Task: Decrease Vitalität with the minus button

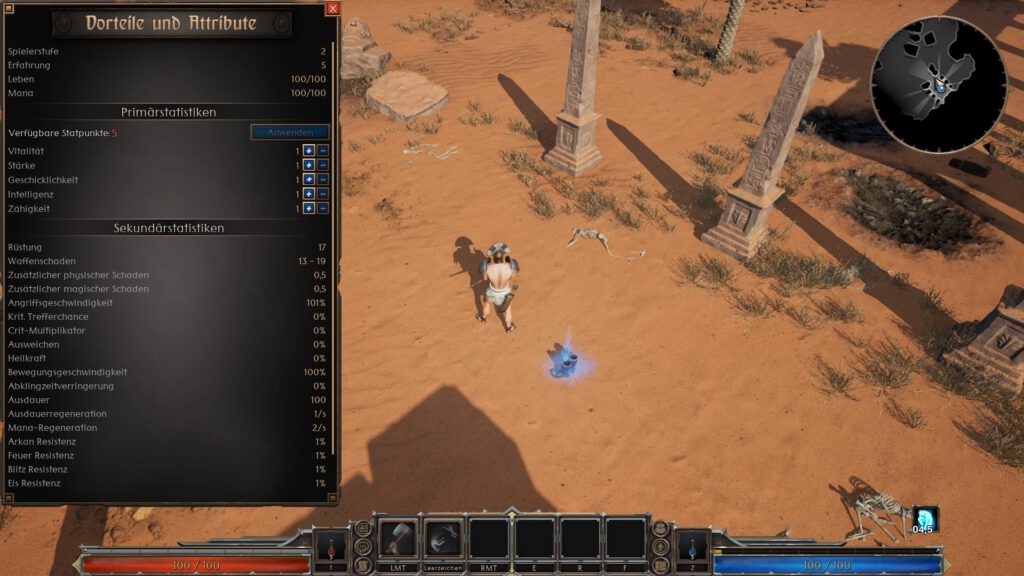Action: 323,151
